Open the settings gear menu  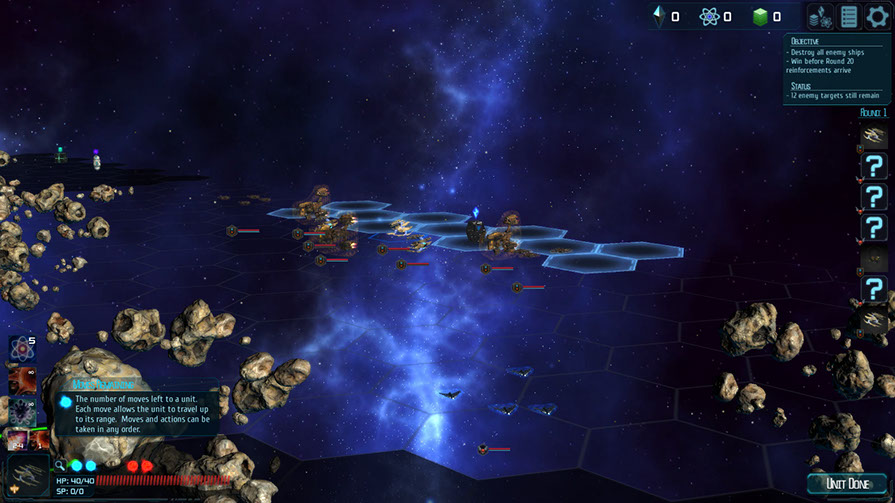point(877,16)
